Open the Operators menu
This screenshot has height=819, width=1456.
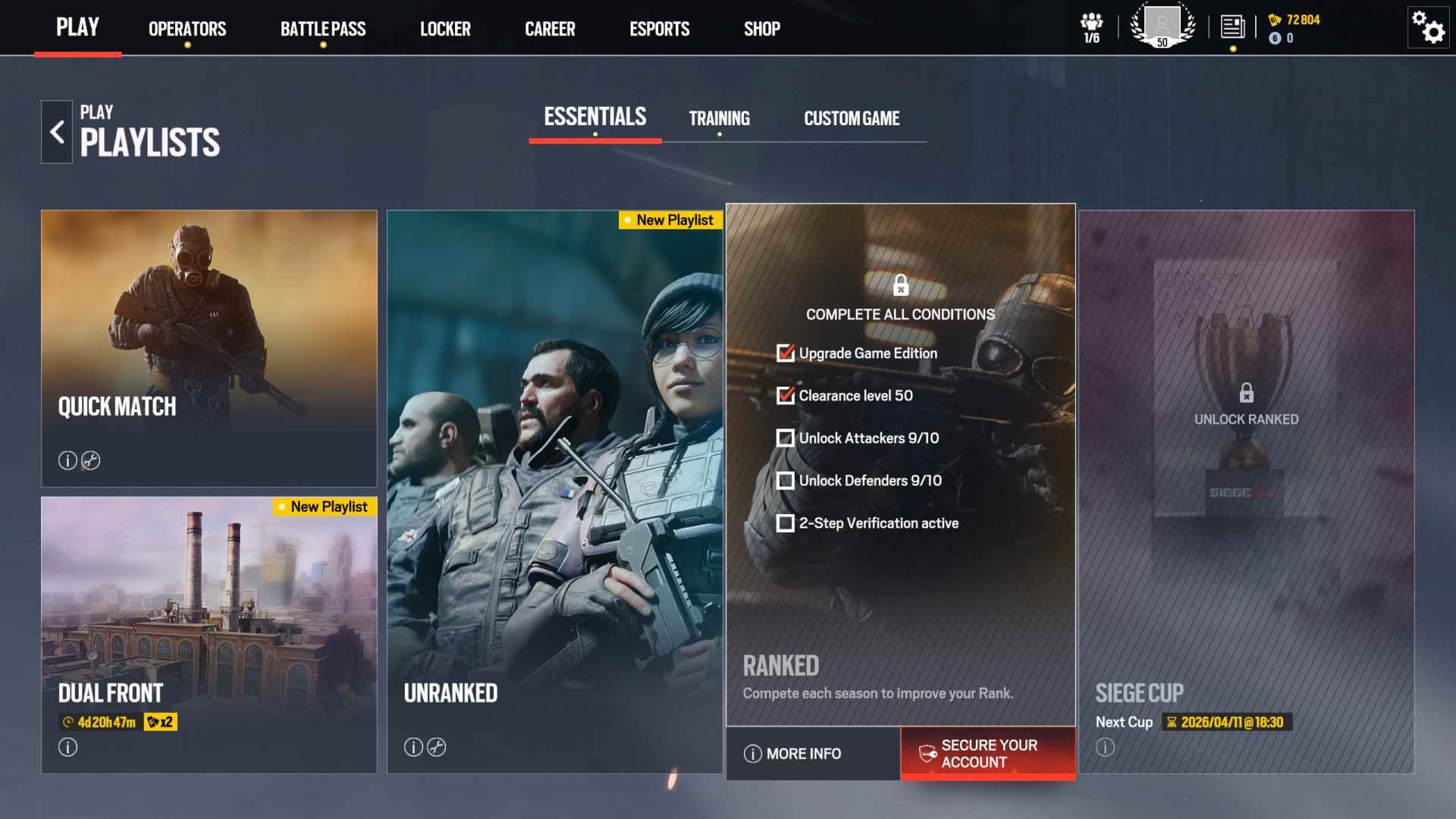pyautogui.click(x=187, y=29)
